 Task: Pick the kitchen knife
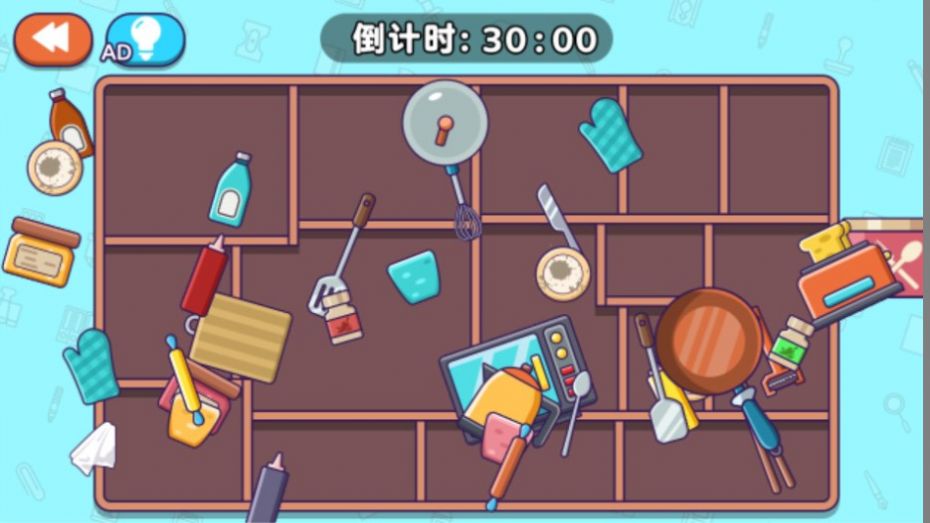[x=556, y=216]
